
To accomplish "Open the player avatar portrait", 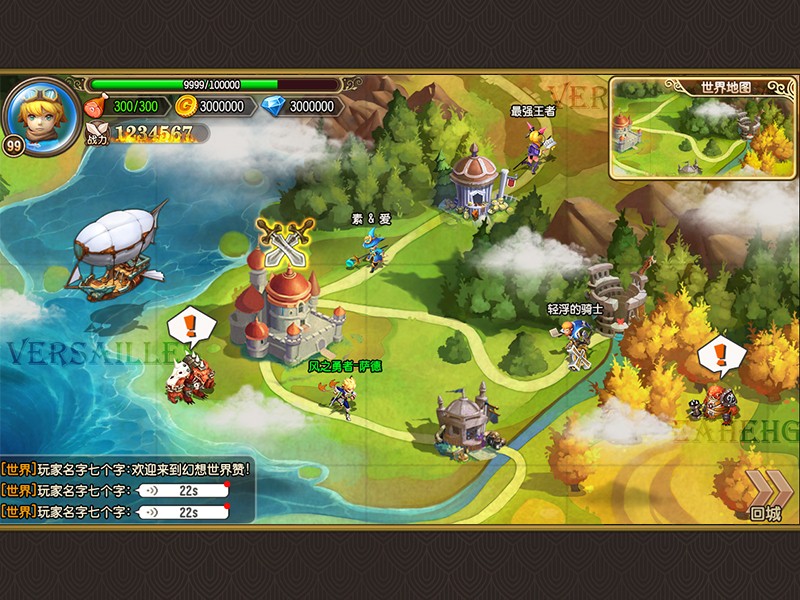I will [43, 112].
